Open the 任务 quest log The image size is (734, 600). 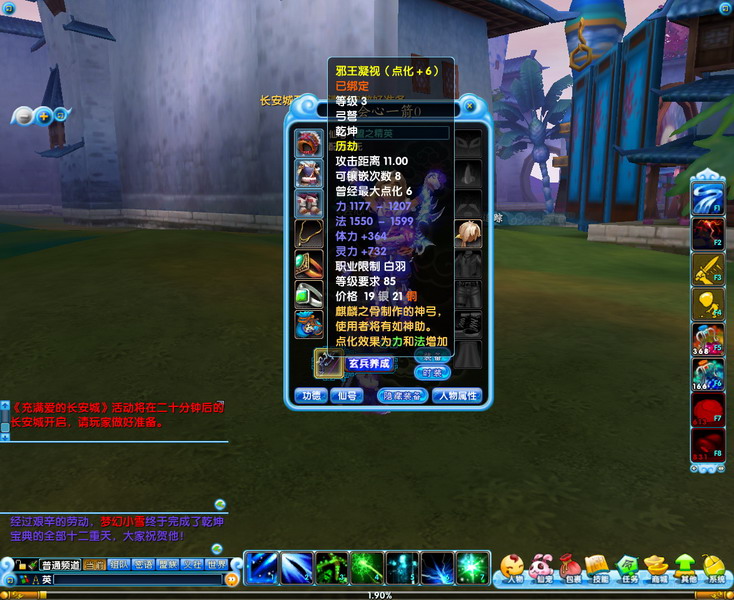(628, 568)
